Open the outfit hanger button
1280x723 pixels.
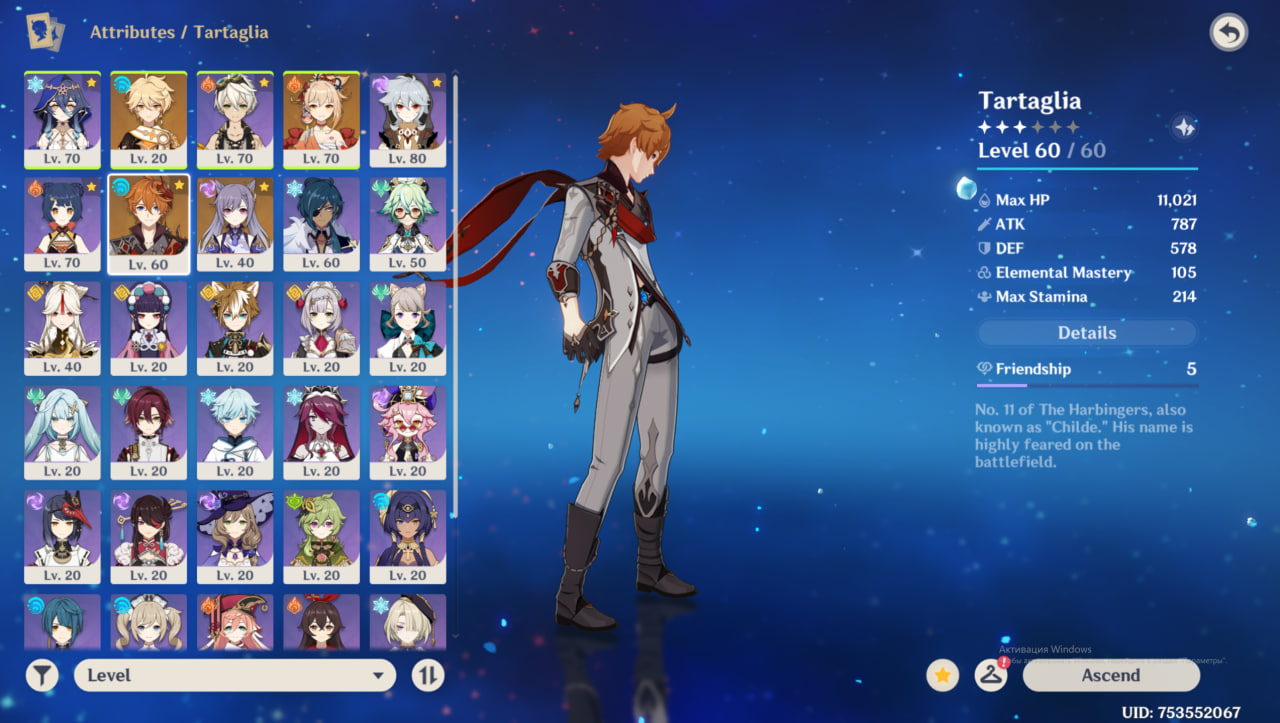[x=990, y=676]
